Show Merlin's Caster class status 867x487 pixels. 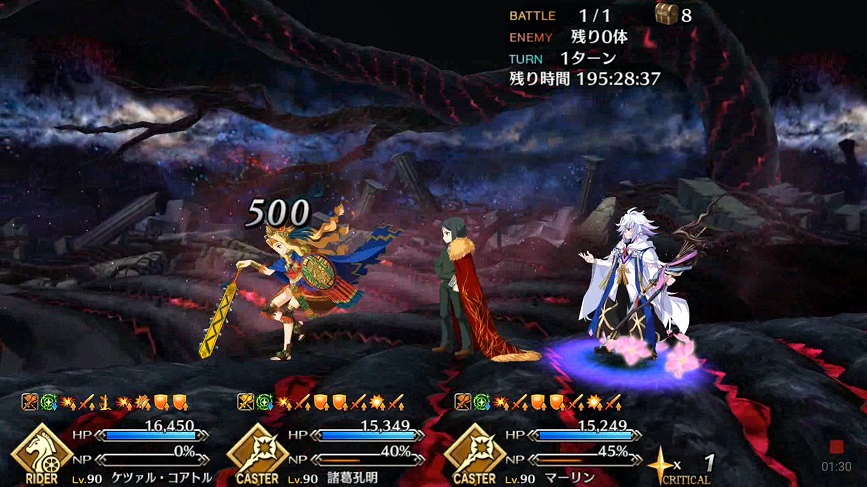point(473,452)
